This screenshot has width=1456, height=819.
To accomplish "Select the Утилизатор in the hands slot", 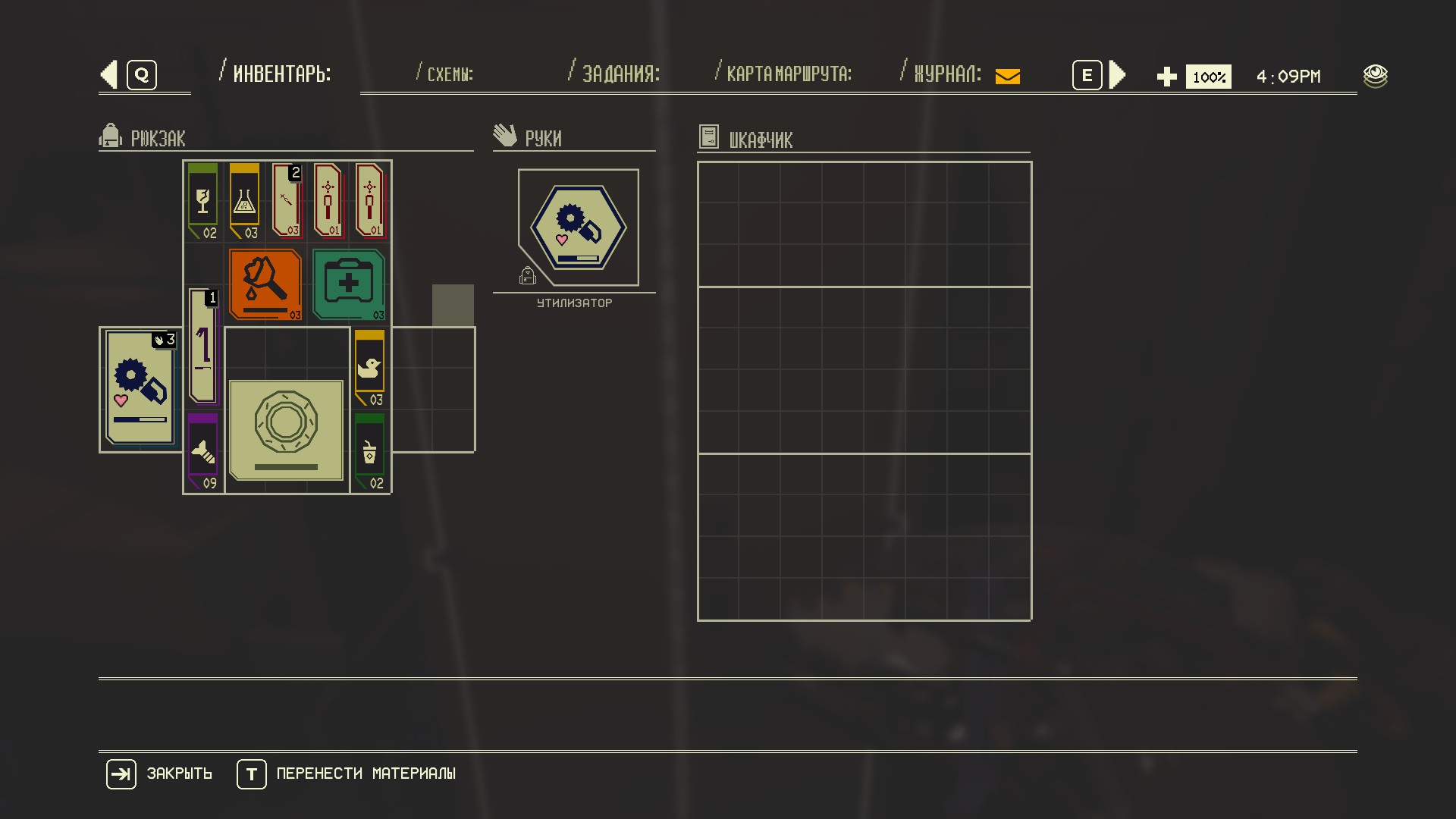I will point(579,227).
